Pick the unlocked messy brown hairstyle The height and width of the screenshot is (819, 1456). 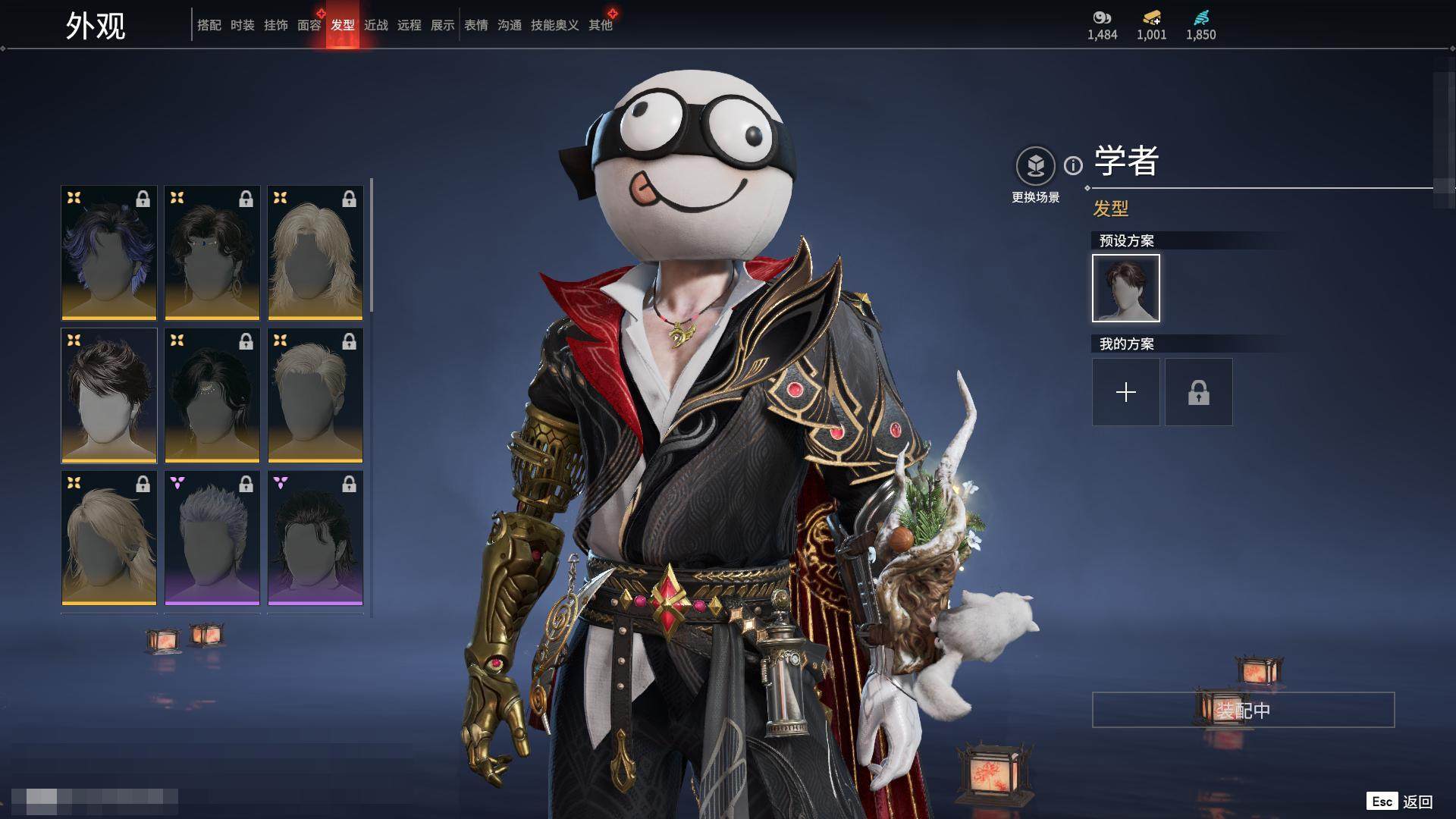point(109,395)
